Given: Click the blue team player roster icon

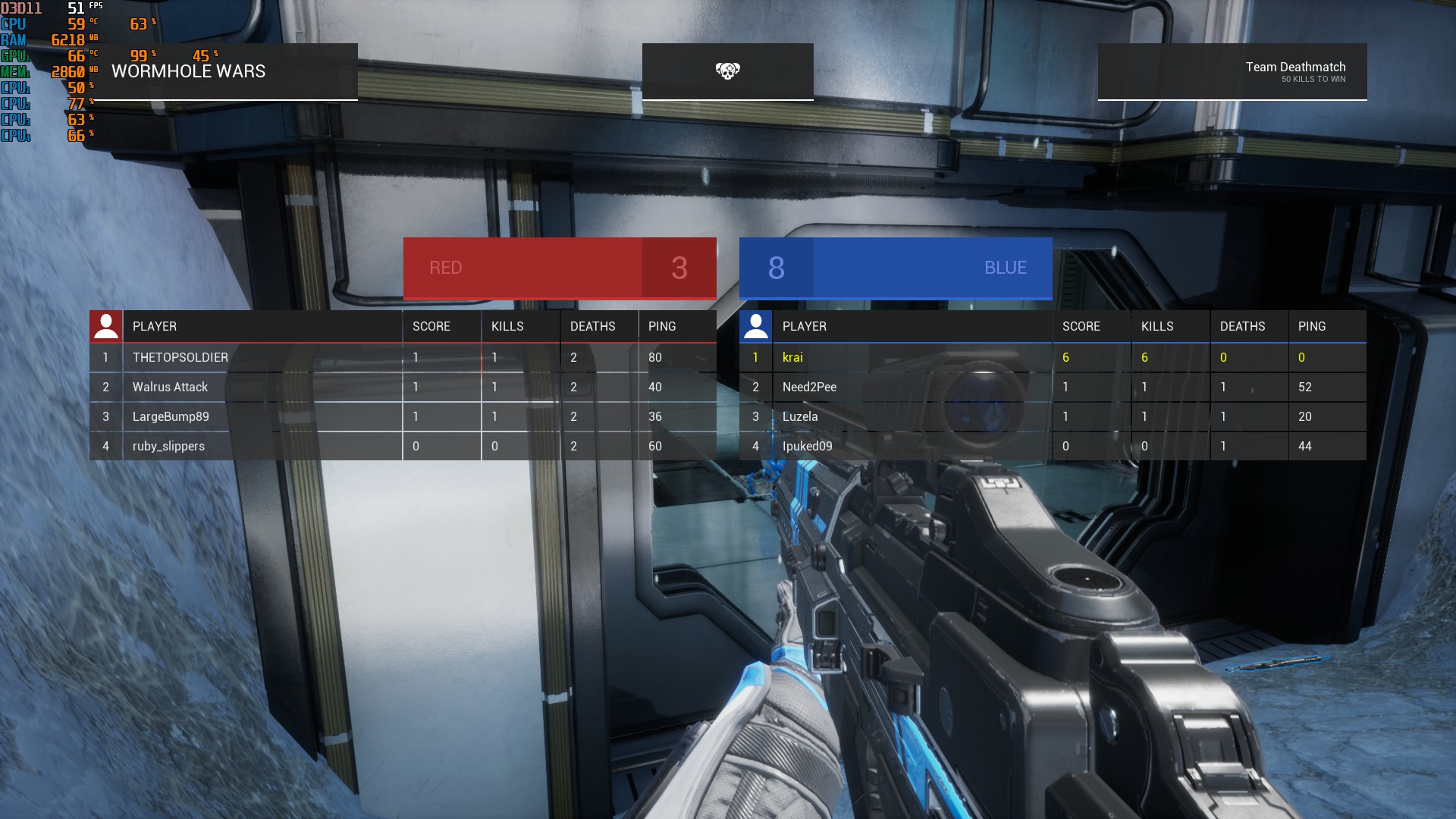Looking at the screenshot, I should [755, 326].
